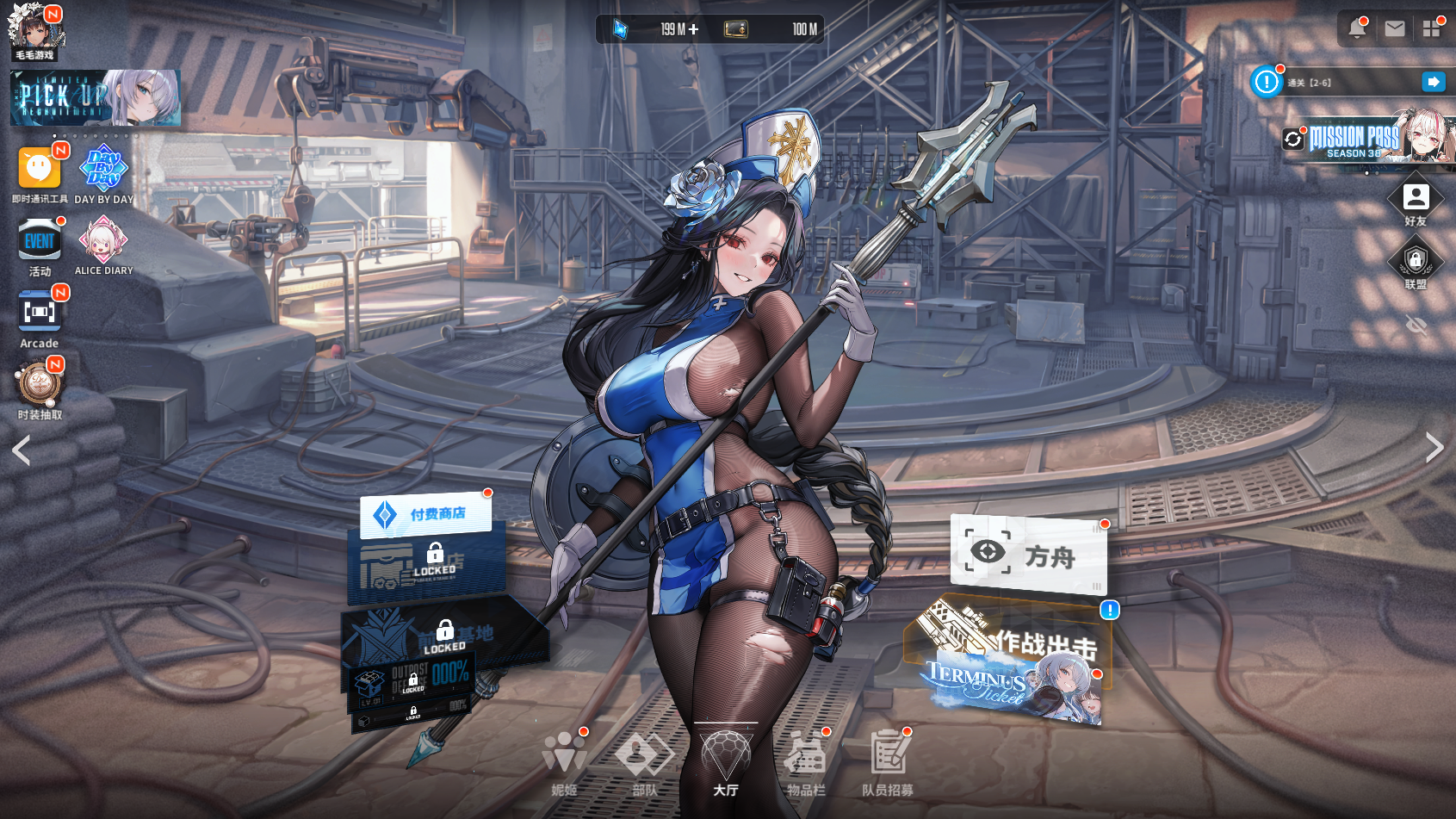This screenshot has width=1456, height=819.
Task: Open the Friends list
Action: point(1416,200)
